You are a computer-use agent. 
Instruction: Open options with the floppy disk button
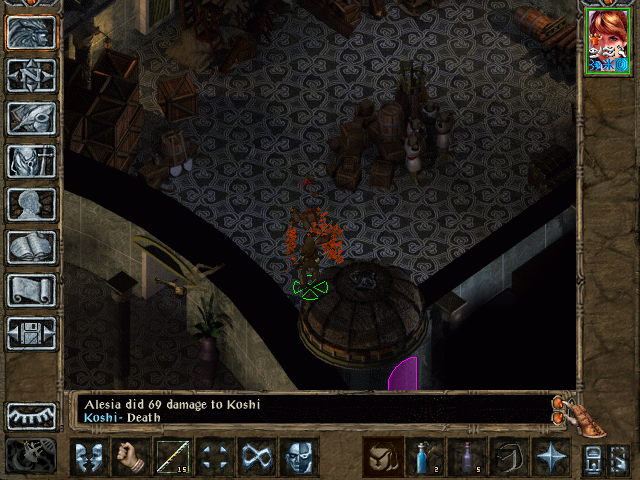31,333
